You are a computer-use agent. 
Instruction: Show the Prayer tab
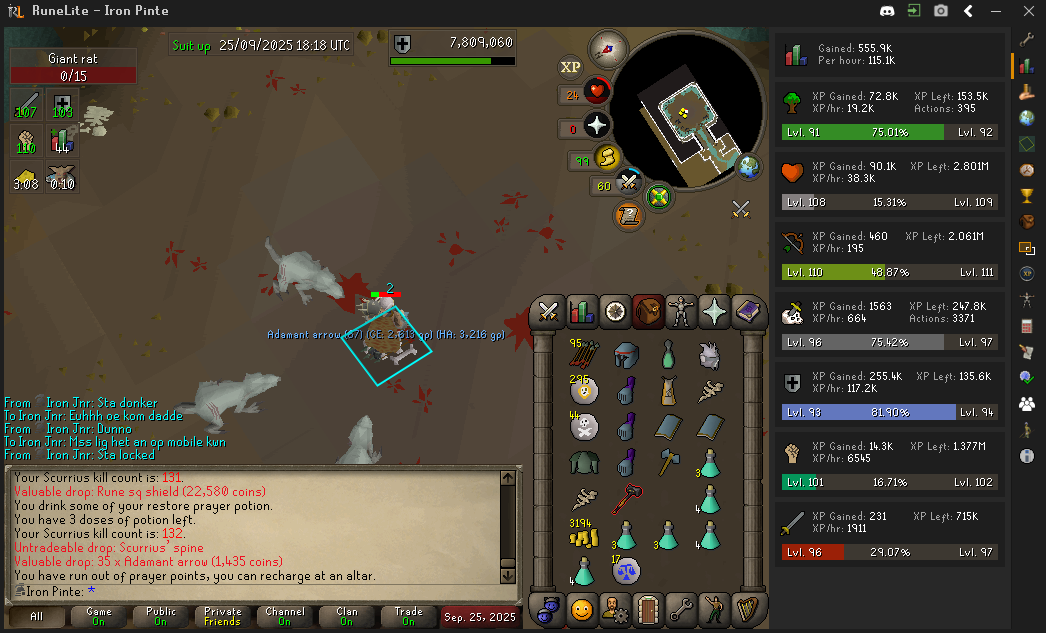pyautogui.click(x=715, y=311)
